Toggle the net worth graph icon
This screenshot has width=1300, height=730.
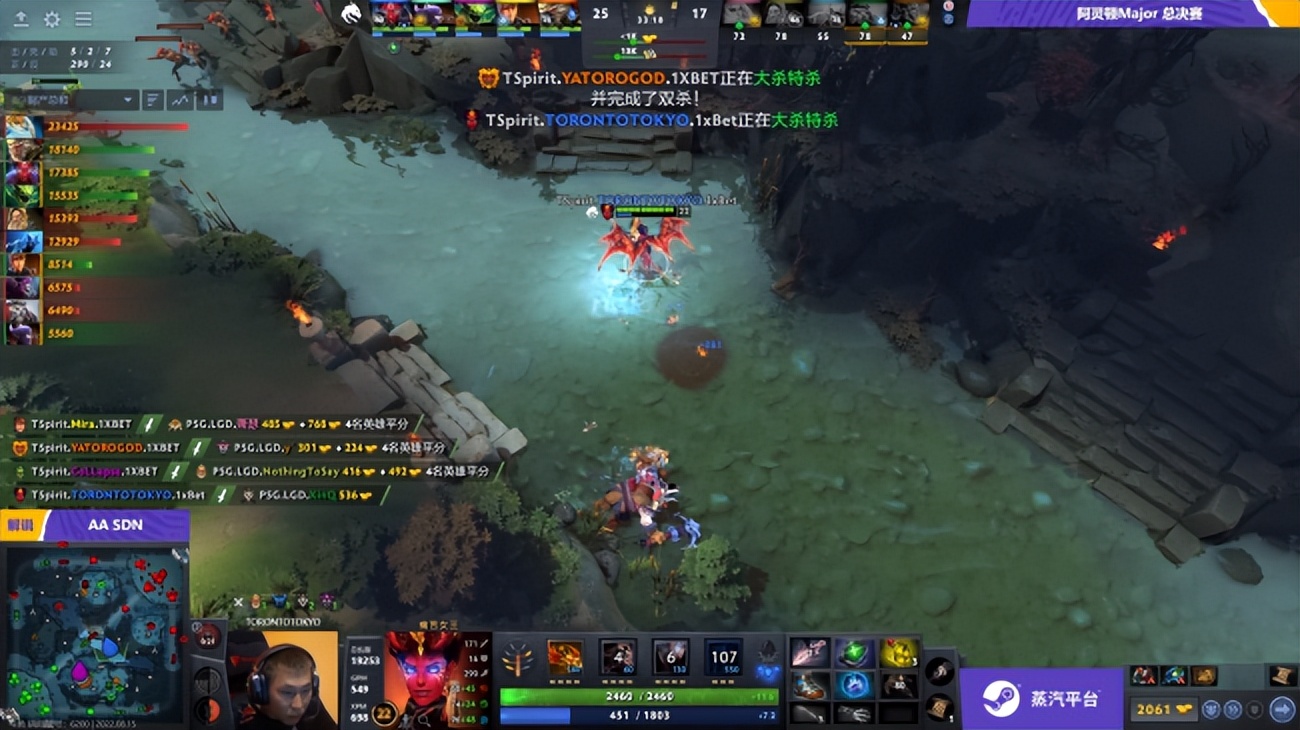180,100
